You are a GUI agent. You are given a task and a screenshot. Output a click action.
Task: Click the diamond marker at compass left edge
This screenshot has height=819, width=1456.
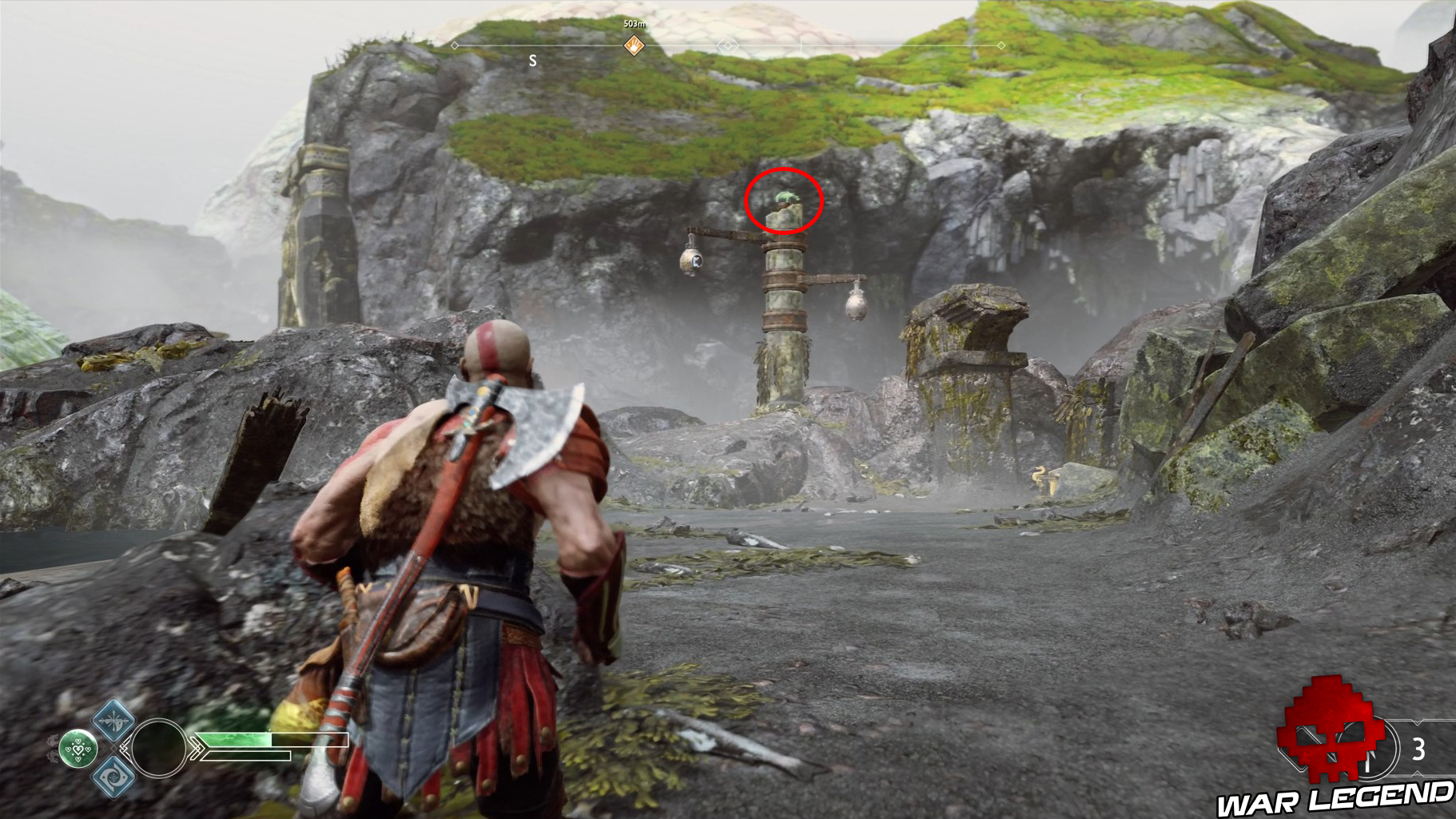click(454, 46)
